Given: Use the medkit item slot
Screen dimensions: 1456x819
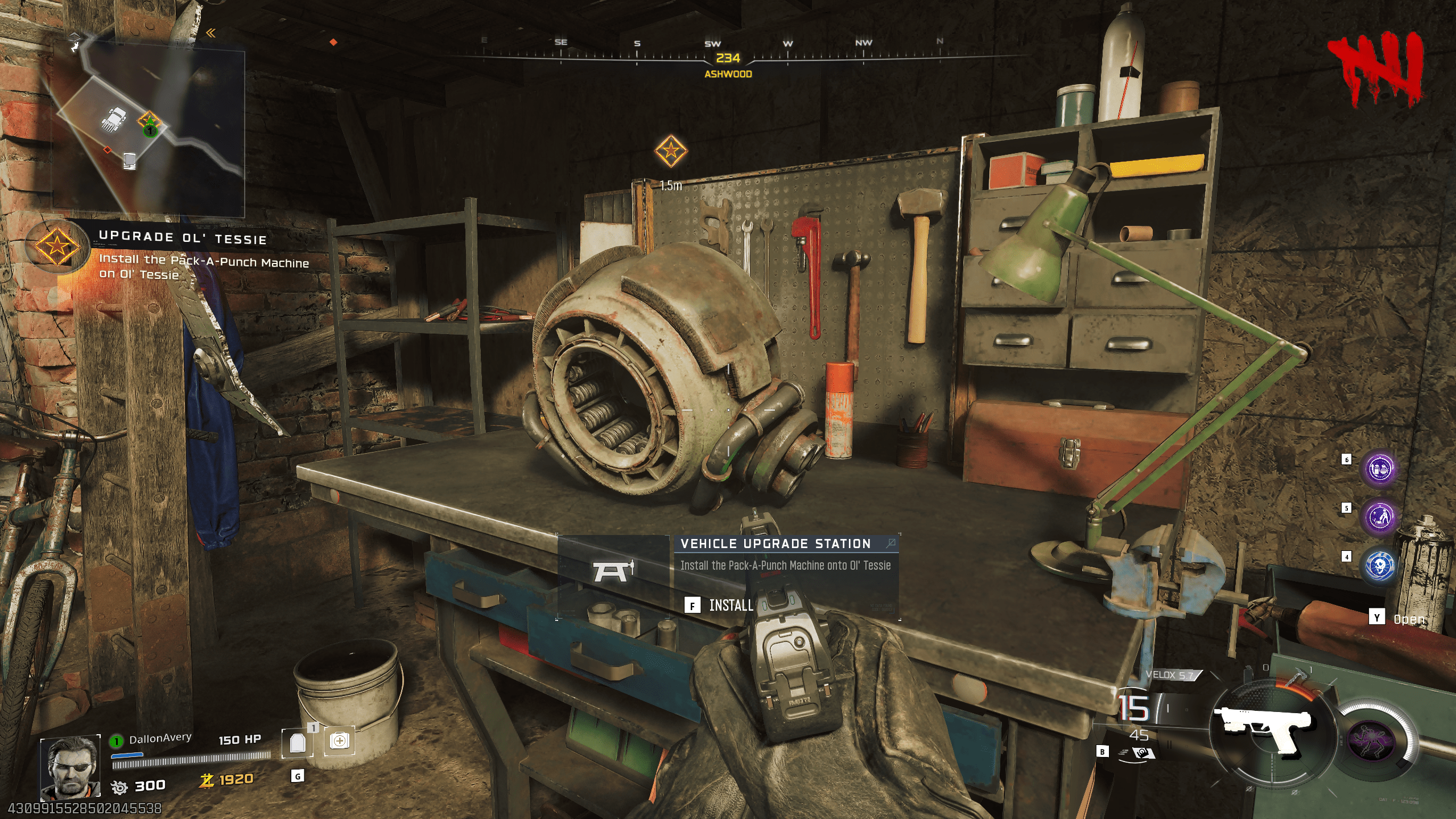Looking at the screenshot, I should tap(339, 741).
